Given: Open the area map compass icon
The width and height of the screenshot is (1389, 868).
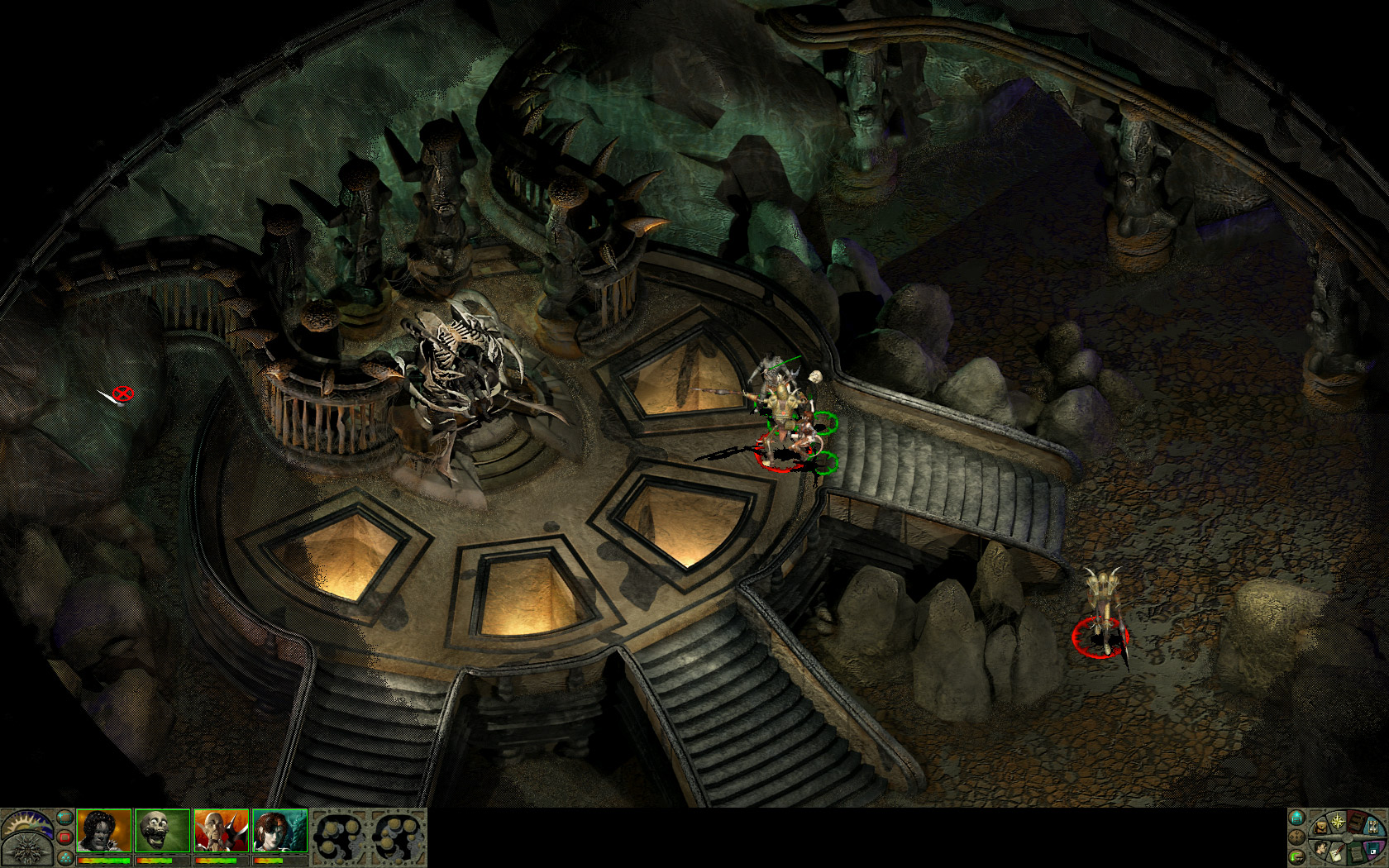Looking at the screenshot, I should tap(1338, 822).
